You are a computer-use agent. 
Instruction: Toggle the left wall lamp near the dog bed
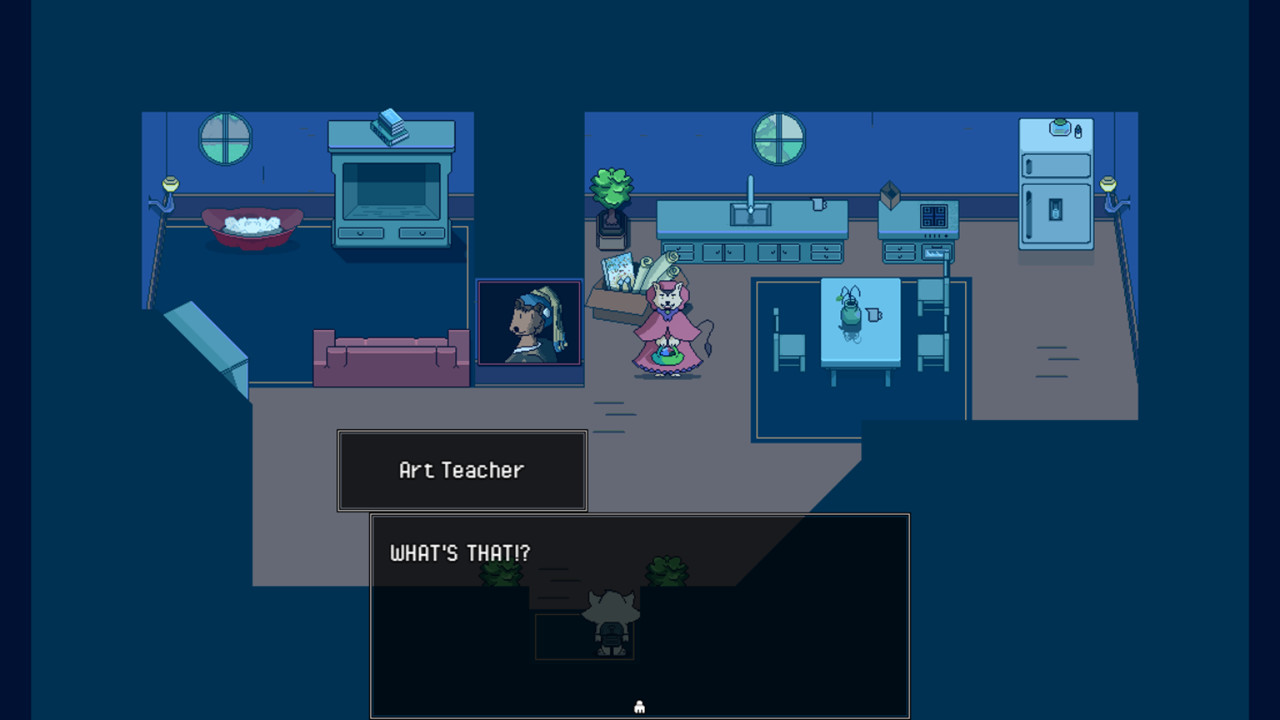[172, 184]
